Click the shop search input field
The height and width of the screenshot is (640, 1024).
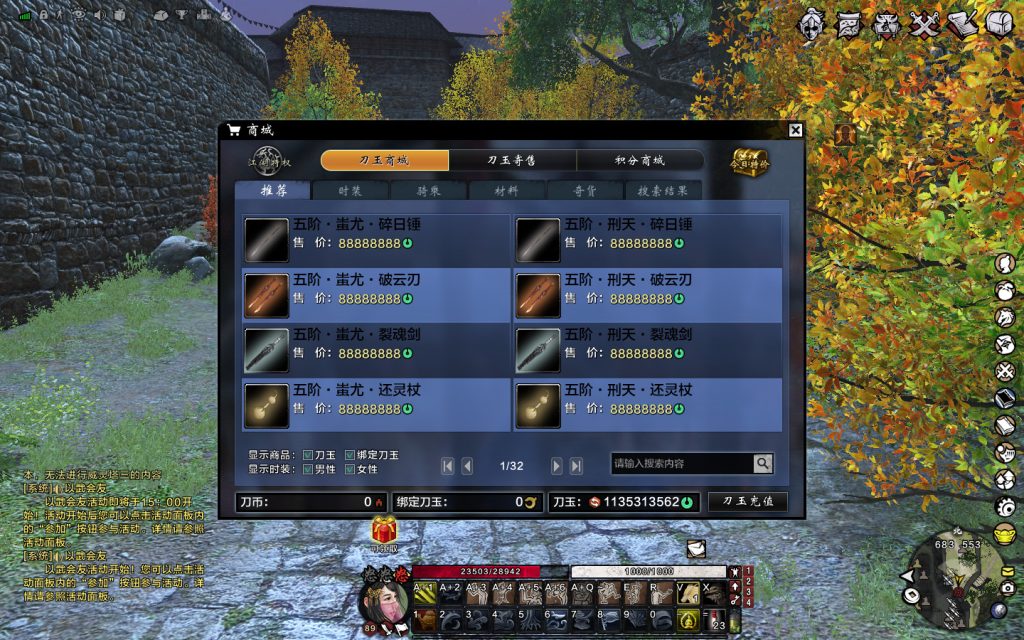pos(682,463)
